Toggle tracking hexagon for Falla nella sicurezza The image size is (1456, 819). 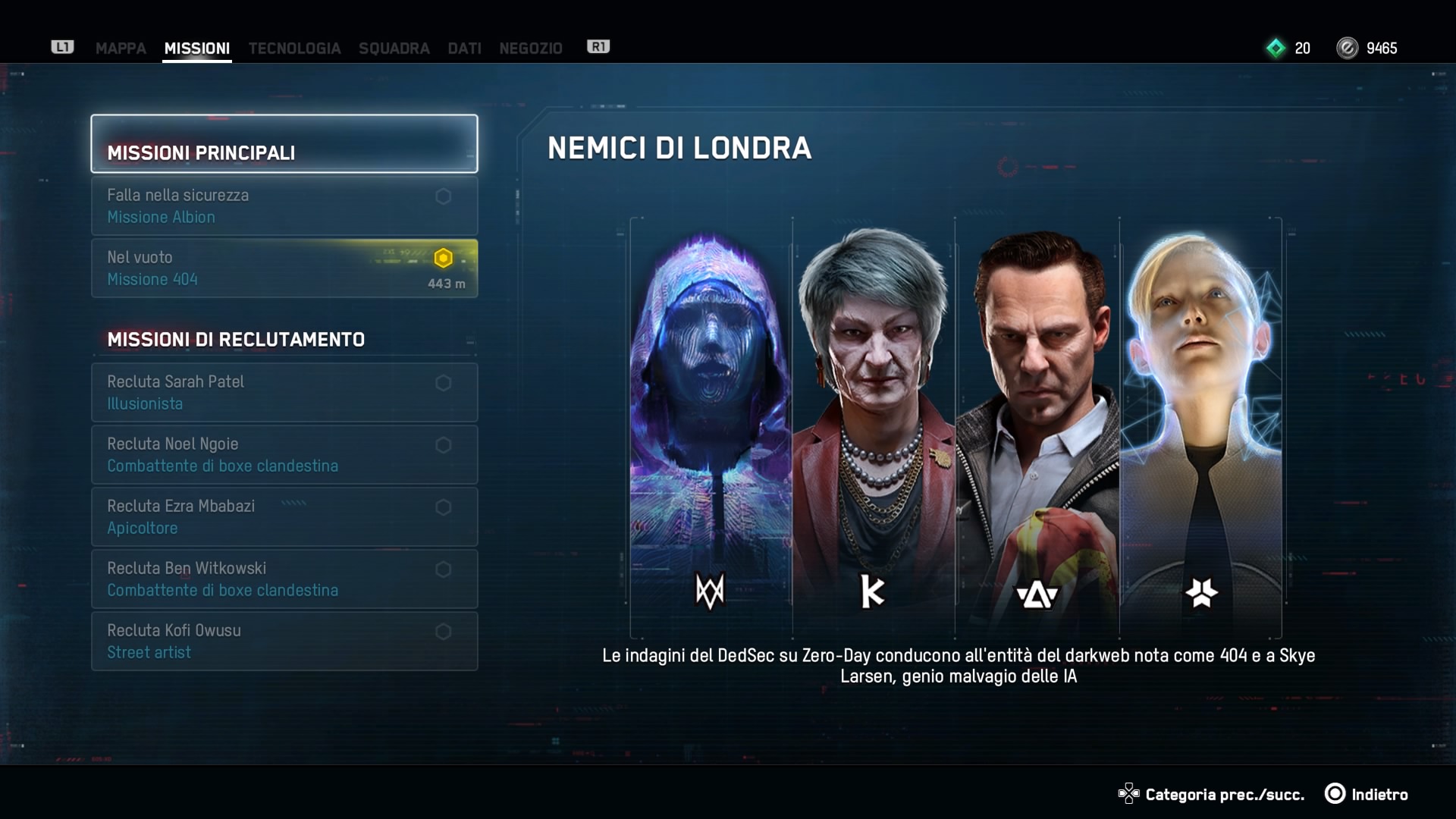click(x=444, y=195)
